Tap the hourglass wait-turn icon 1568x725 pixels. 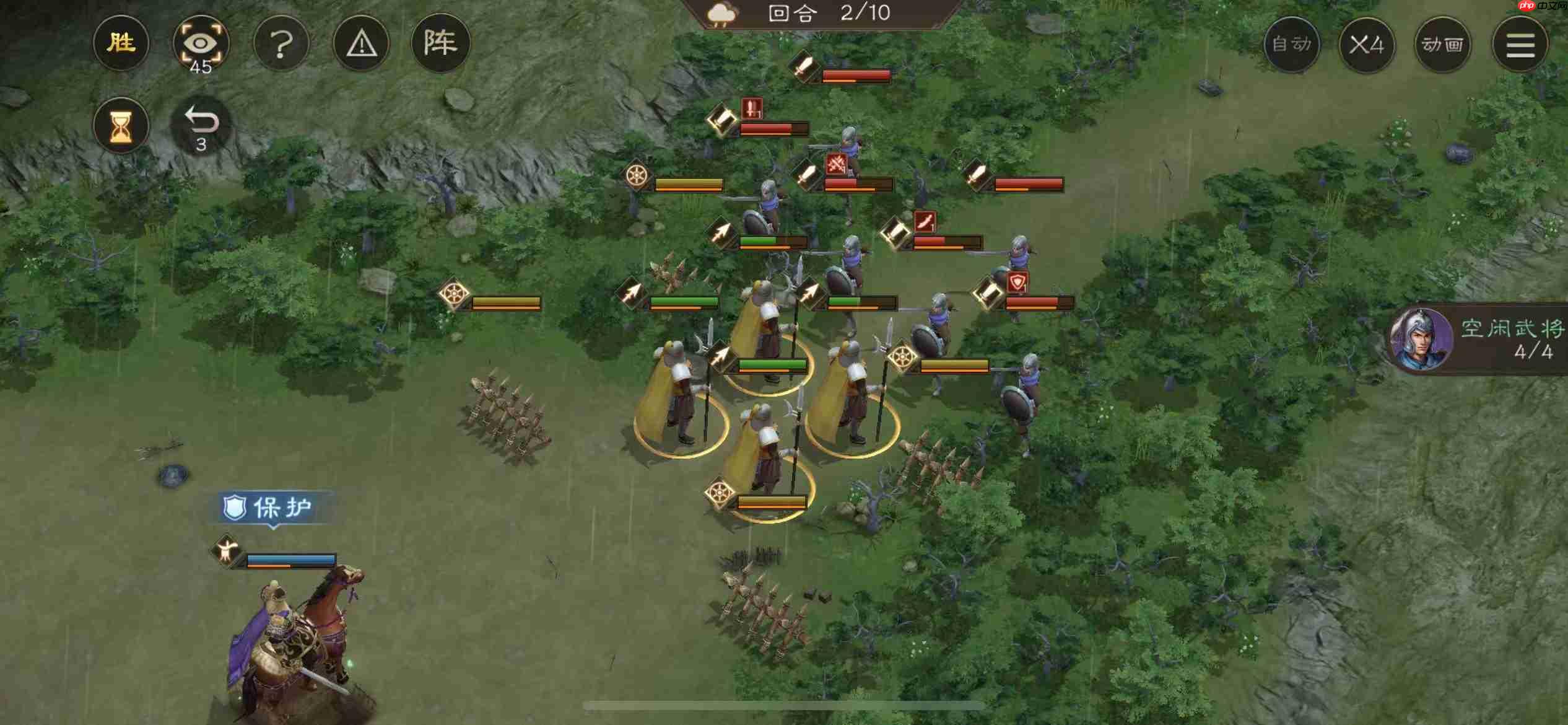click(121, 126)
